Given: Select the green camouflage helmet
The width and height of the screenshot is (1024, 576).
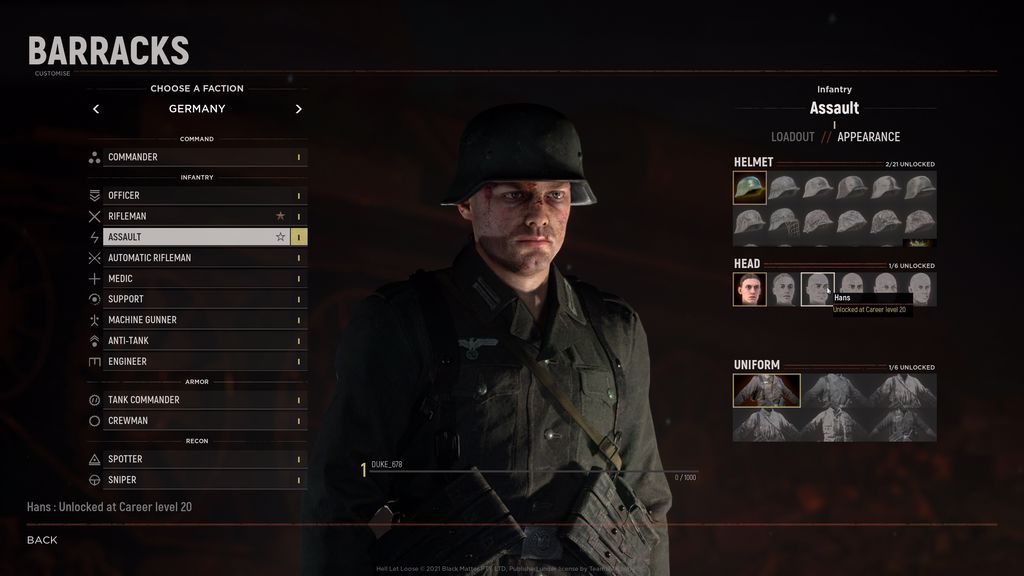Looking at the screenshot, I should tap(750, 188).
